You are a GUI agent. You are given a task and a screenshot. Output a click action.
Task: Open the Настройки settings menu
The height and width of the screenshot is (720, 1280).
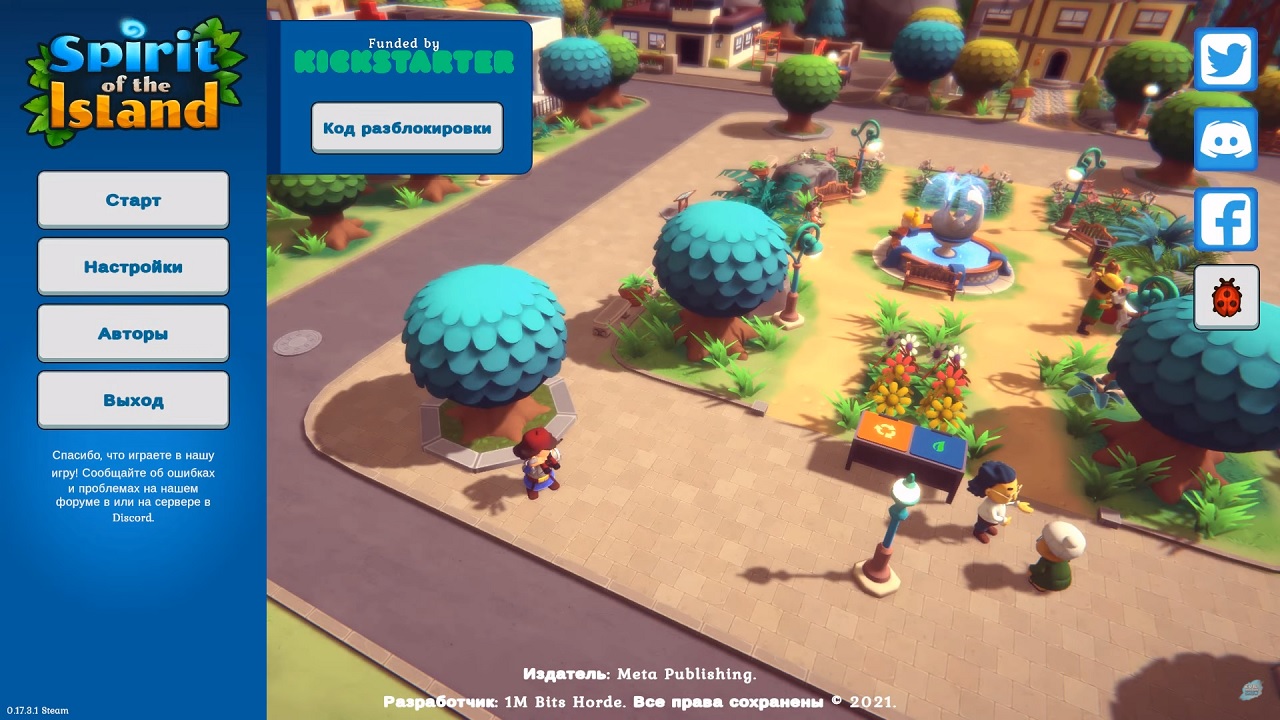point(133,267)
